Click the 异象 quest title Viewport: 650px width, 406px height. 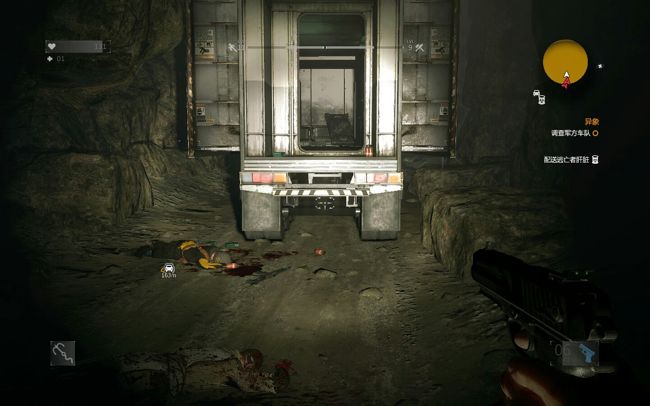point(591,121)
